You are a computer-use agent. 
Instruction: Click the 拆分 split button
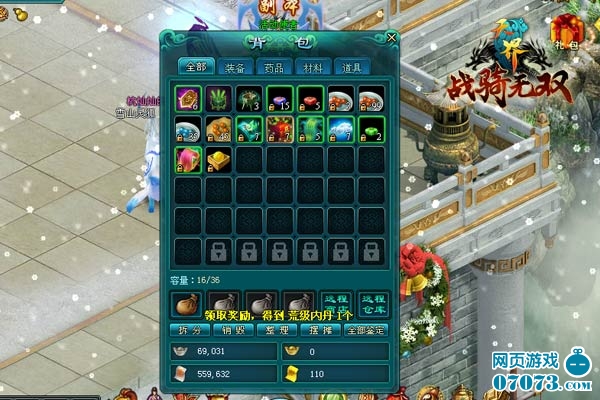click(x=187, y=329)
